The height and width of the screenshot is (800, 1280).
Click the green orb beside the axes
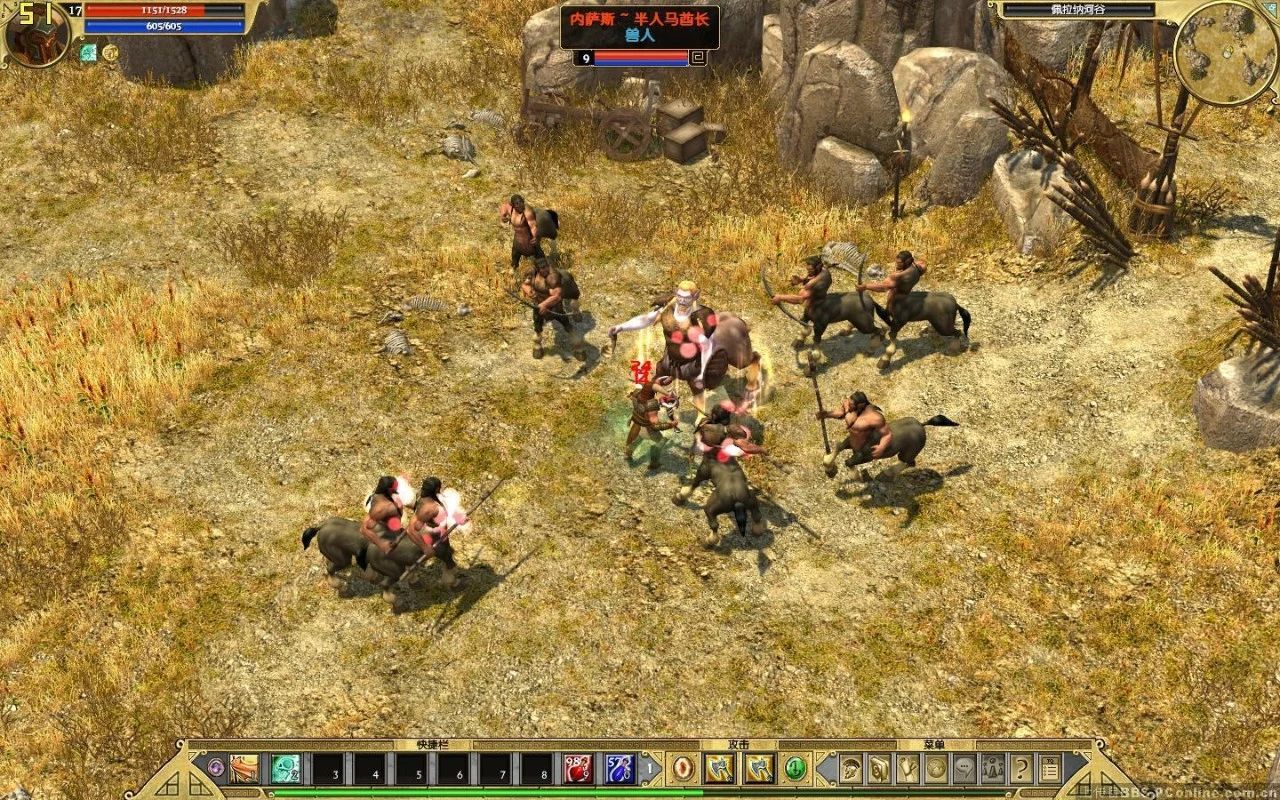pyautogui.click(x=795, y=769)
